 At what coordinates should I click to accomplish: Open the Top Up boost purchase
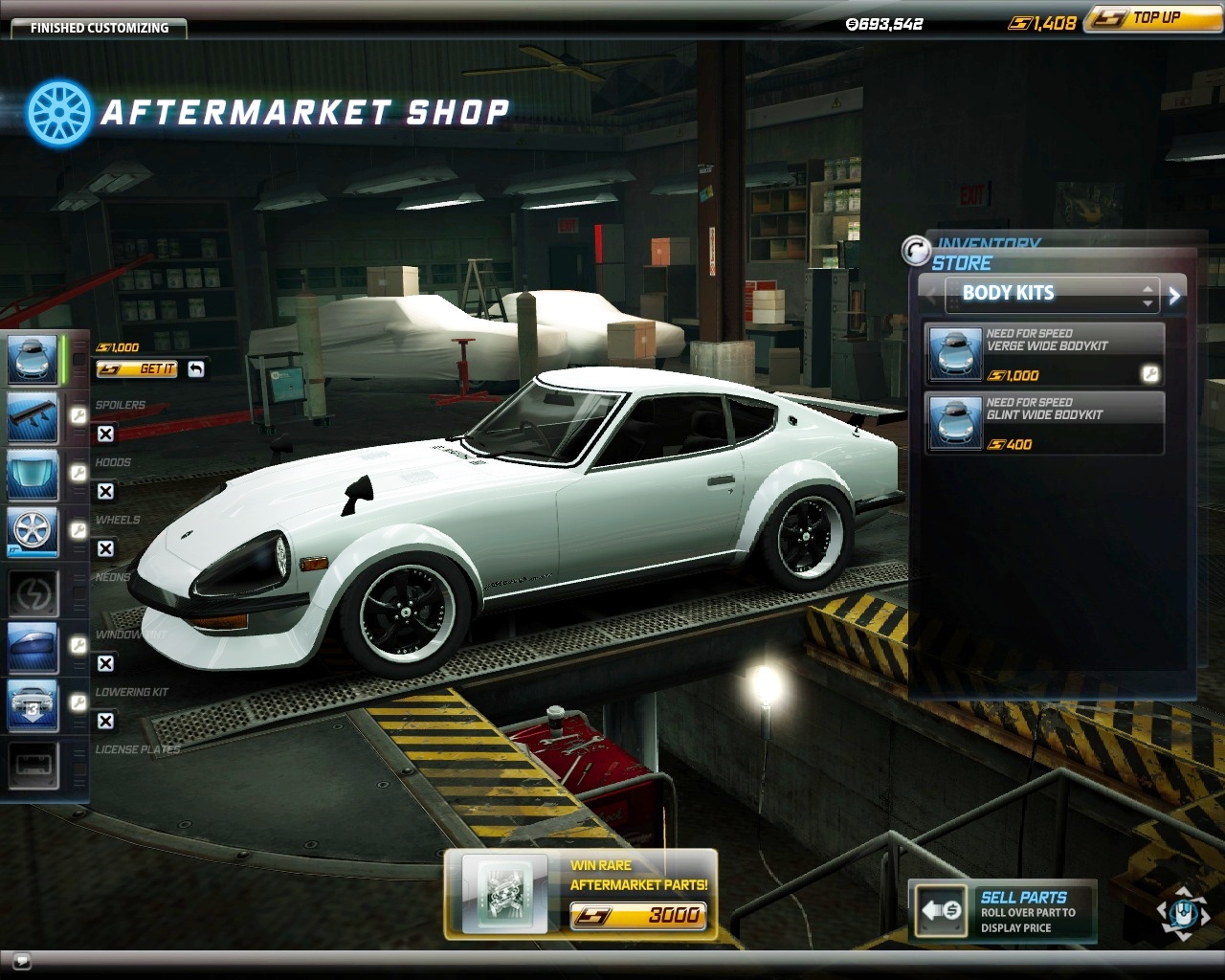pyautogui.click(x=1152, y=19)
